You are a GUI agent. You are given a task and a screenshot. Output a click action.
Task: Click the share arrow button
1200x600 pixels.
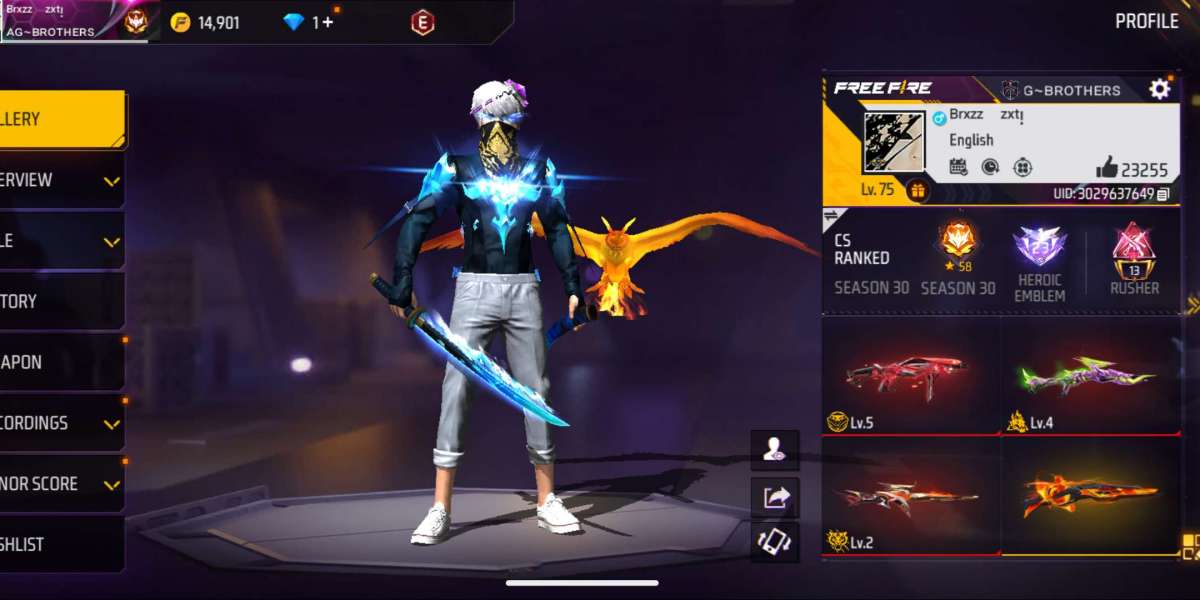click(775, 496)
